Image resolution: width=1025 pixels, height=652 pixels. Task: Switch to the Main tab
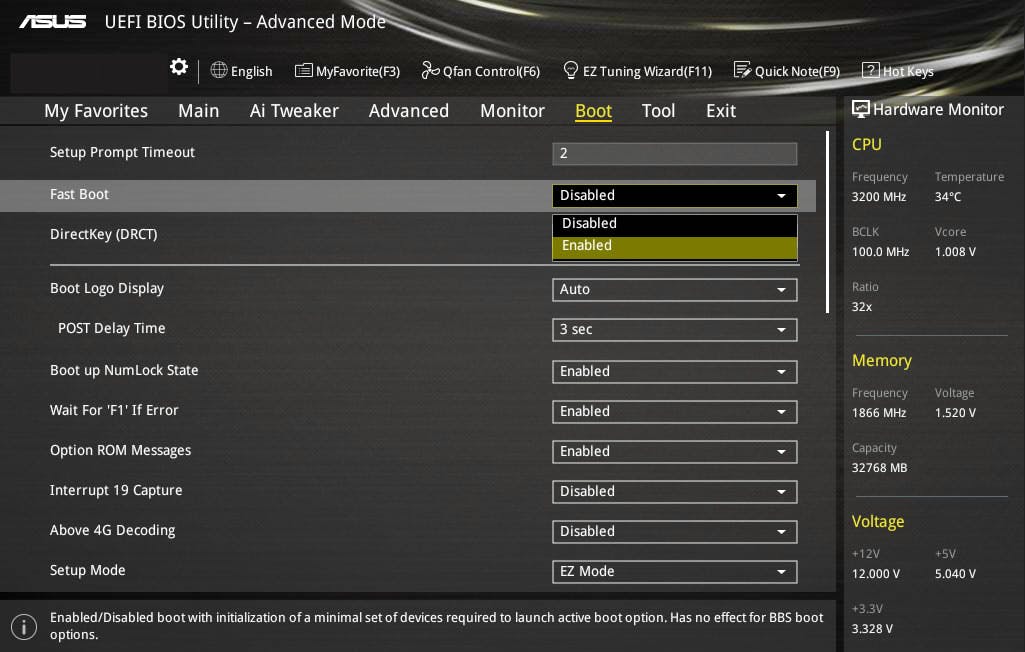point(198,111)
